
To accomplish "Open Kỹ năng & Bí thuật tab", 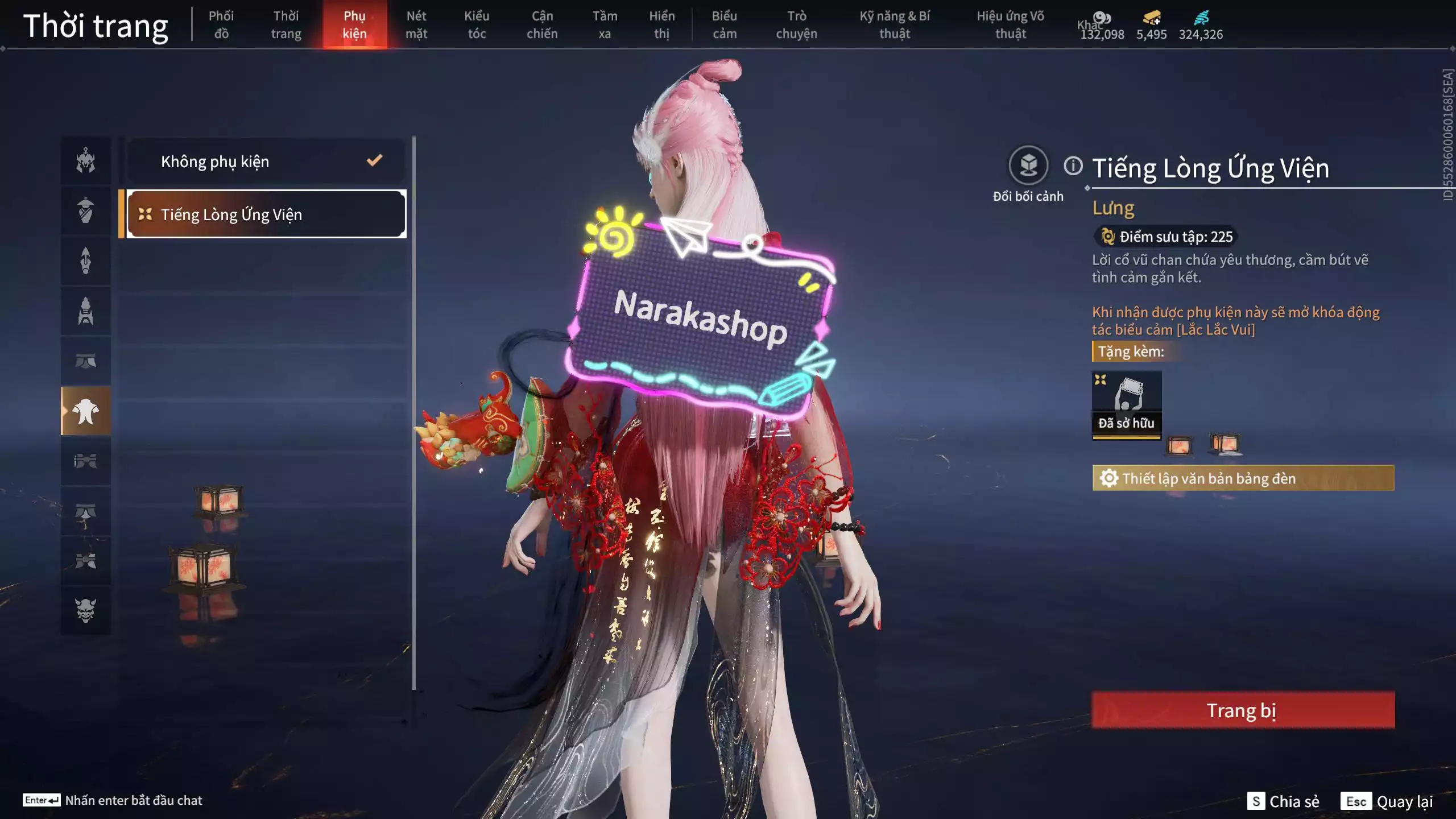I will (x=895, y=24).
